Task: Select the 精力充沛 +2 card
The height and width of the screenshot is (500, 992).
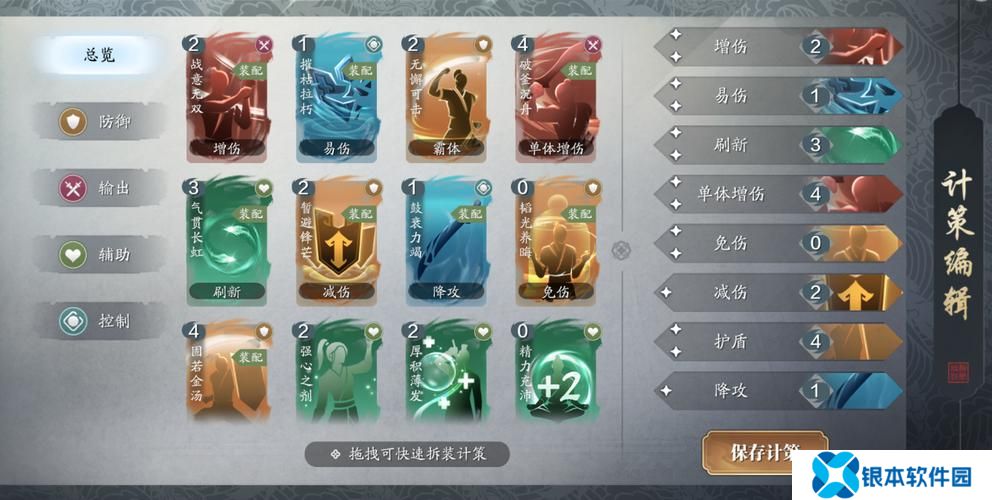Action: (x=556, y=372)
